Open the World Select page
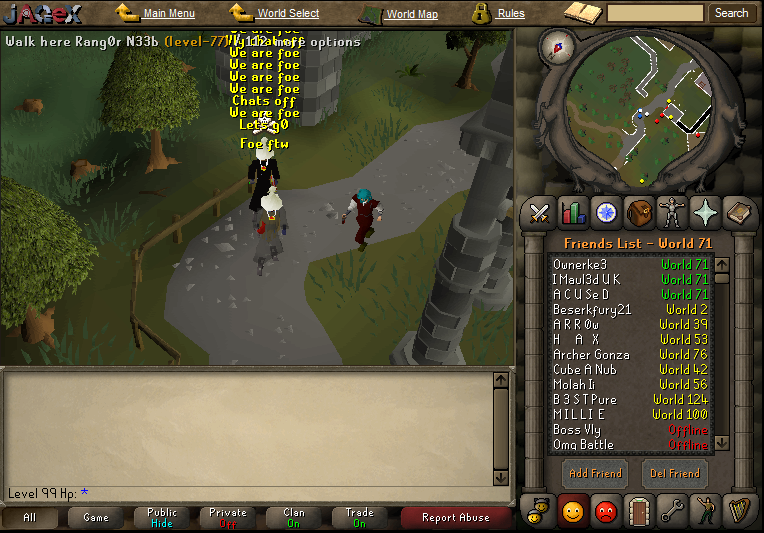This screenshot has width=764, height=533. click(288, 14)
